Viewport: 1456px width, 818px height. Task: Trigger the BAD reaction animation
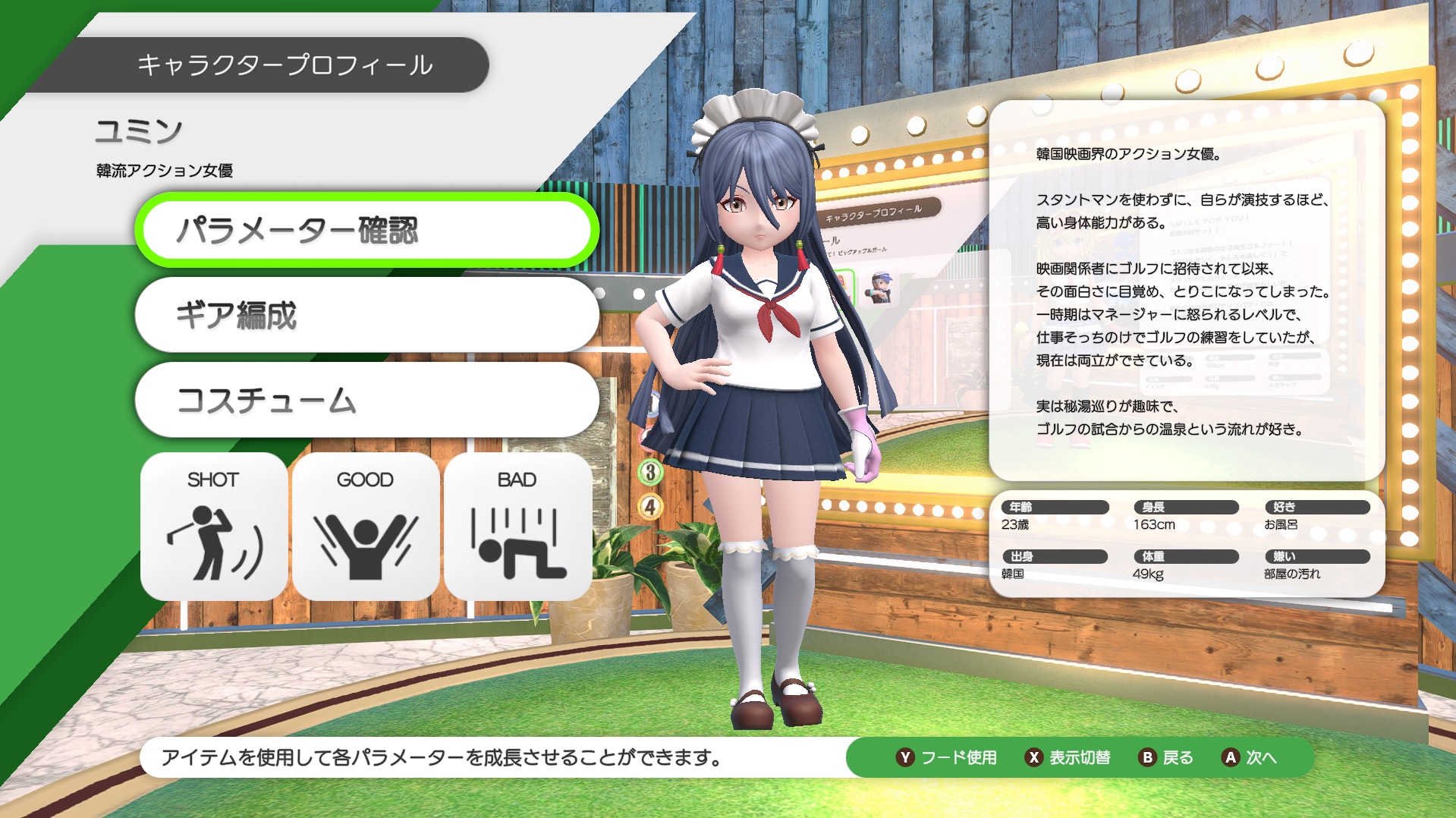[517, 527]
